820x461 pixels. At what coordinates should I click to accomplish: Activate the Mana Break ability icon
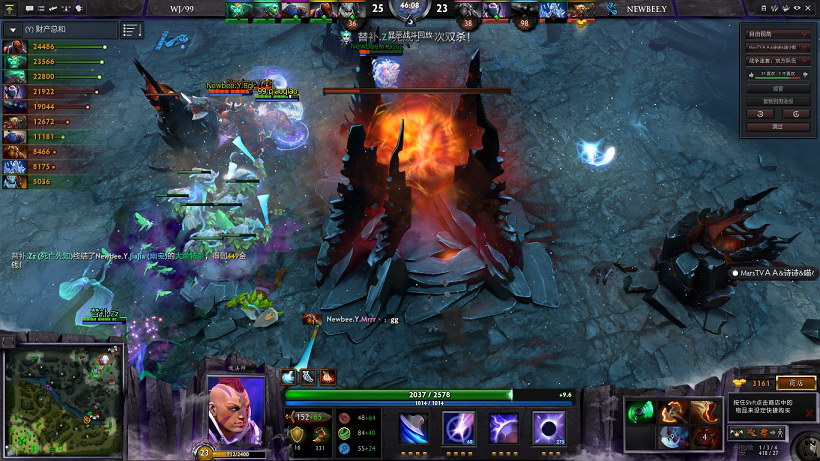(413, 427)
